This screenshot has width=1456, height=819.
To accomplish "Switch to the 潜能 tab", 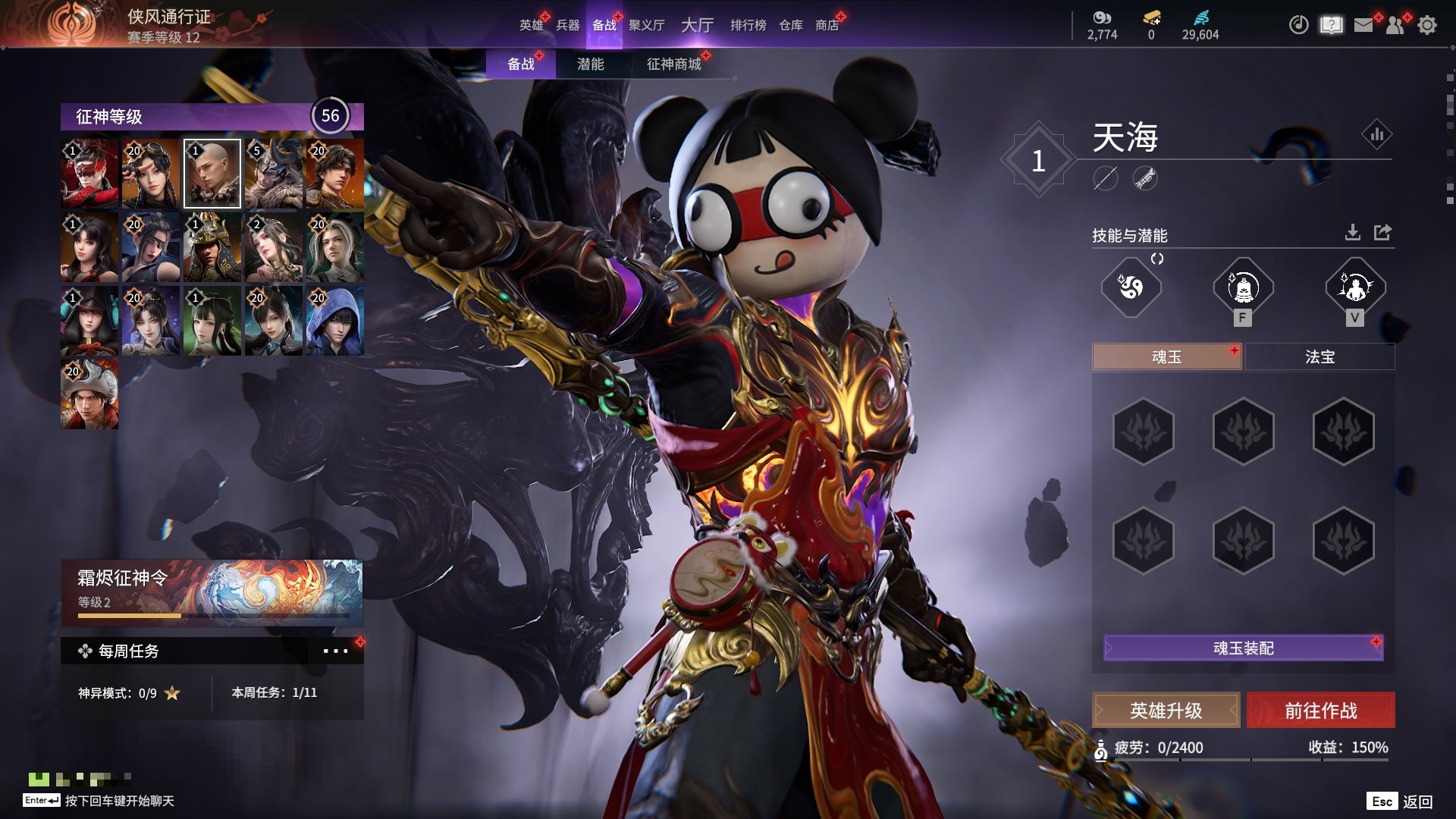I will pyautogui.click(x=590, y=64).
